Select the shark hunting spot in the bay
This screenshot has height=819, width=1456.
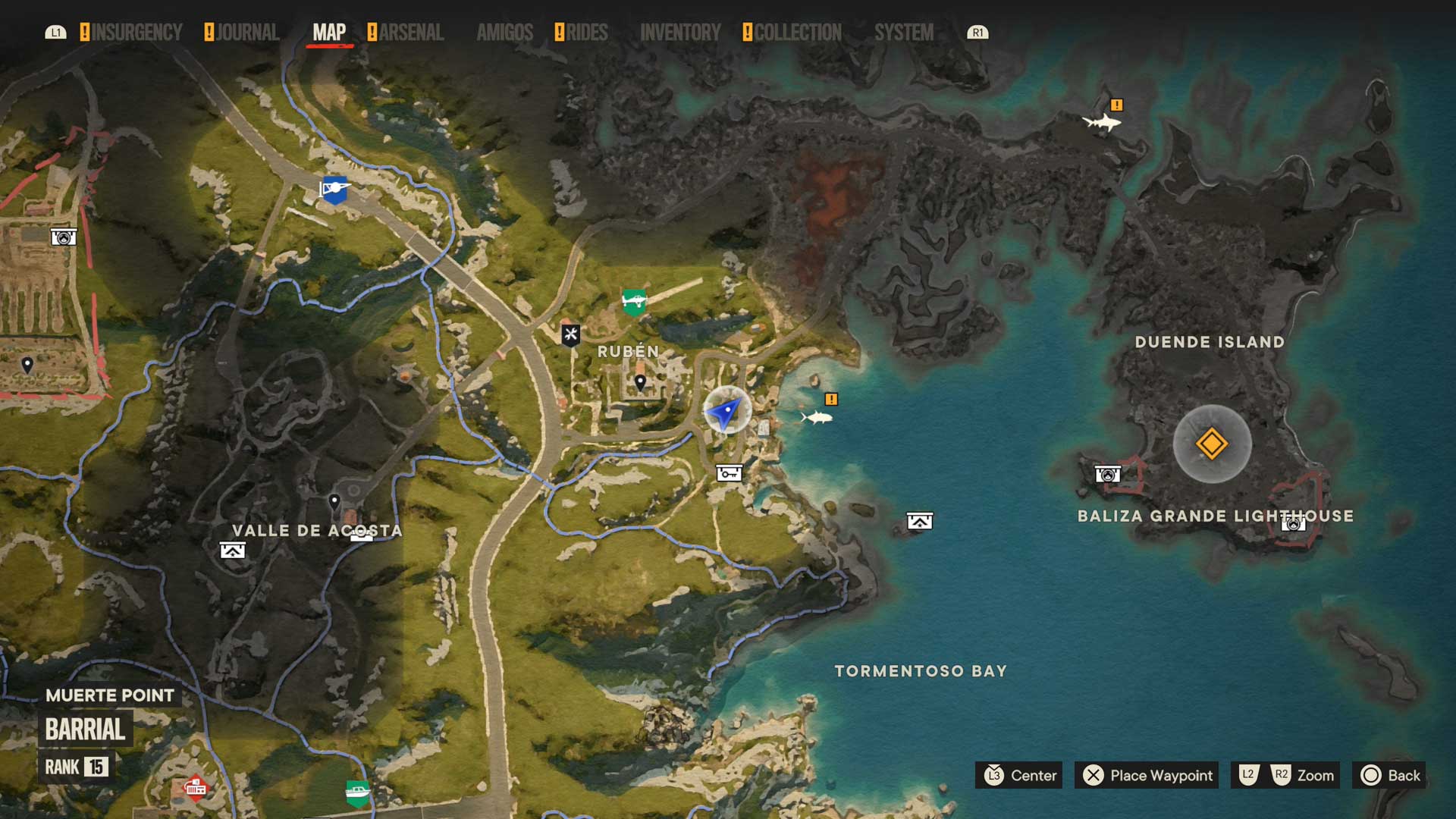pyautogui.click(x=817, y=417)
